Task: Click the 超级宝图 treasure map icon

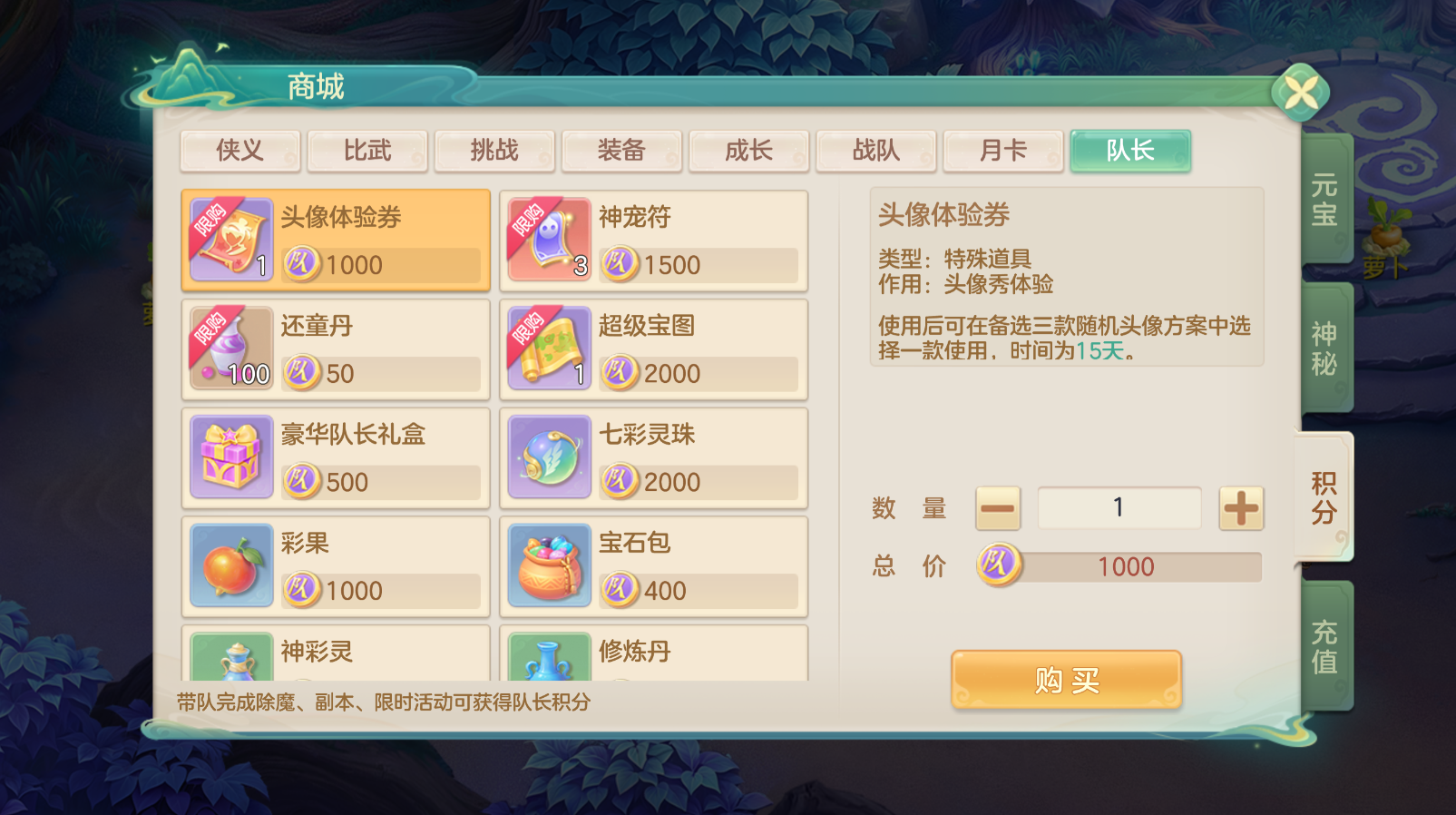Action: click(x=548, y=349)
